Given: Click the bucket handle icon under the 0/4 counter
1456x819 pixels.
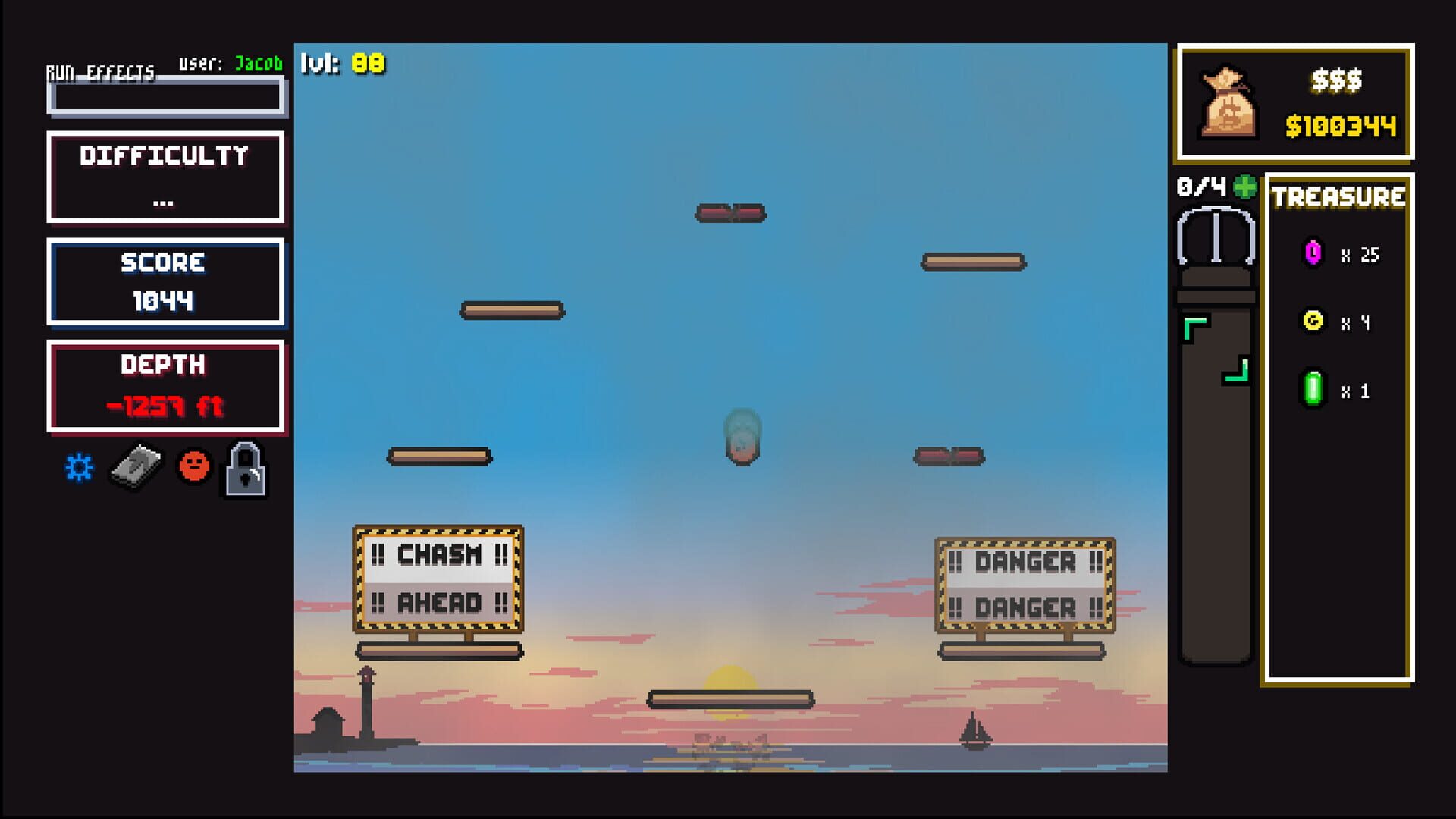Looking at the screenshot, I should point(1216,235).
